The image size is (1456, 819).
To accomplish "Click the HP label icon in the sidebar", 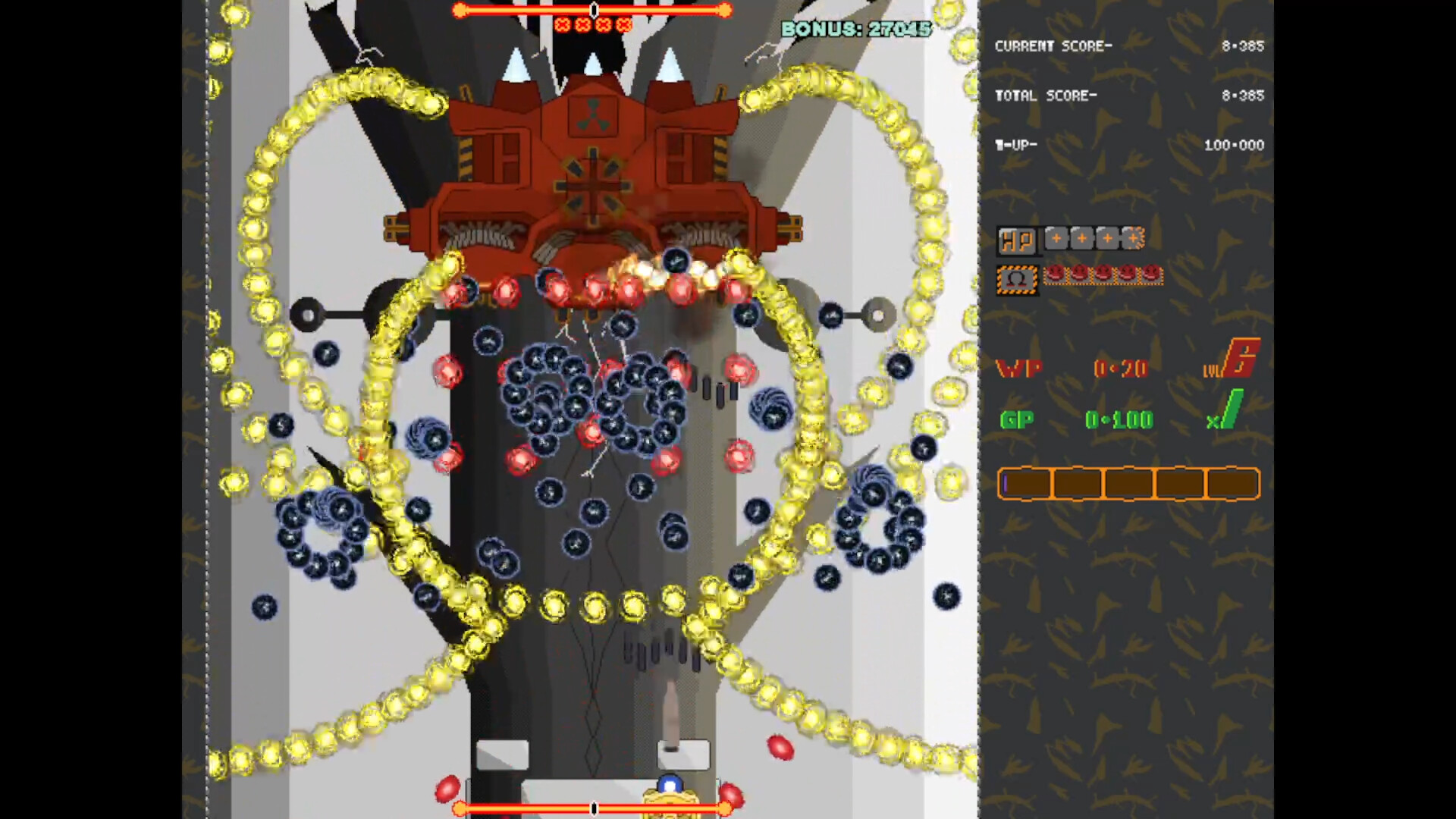I will (x=1018, y=240).
